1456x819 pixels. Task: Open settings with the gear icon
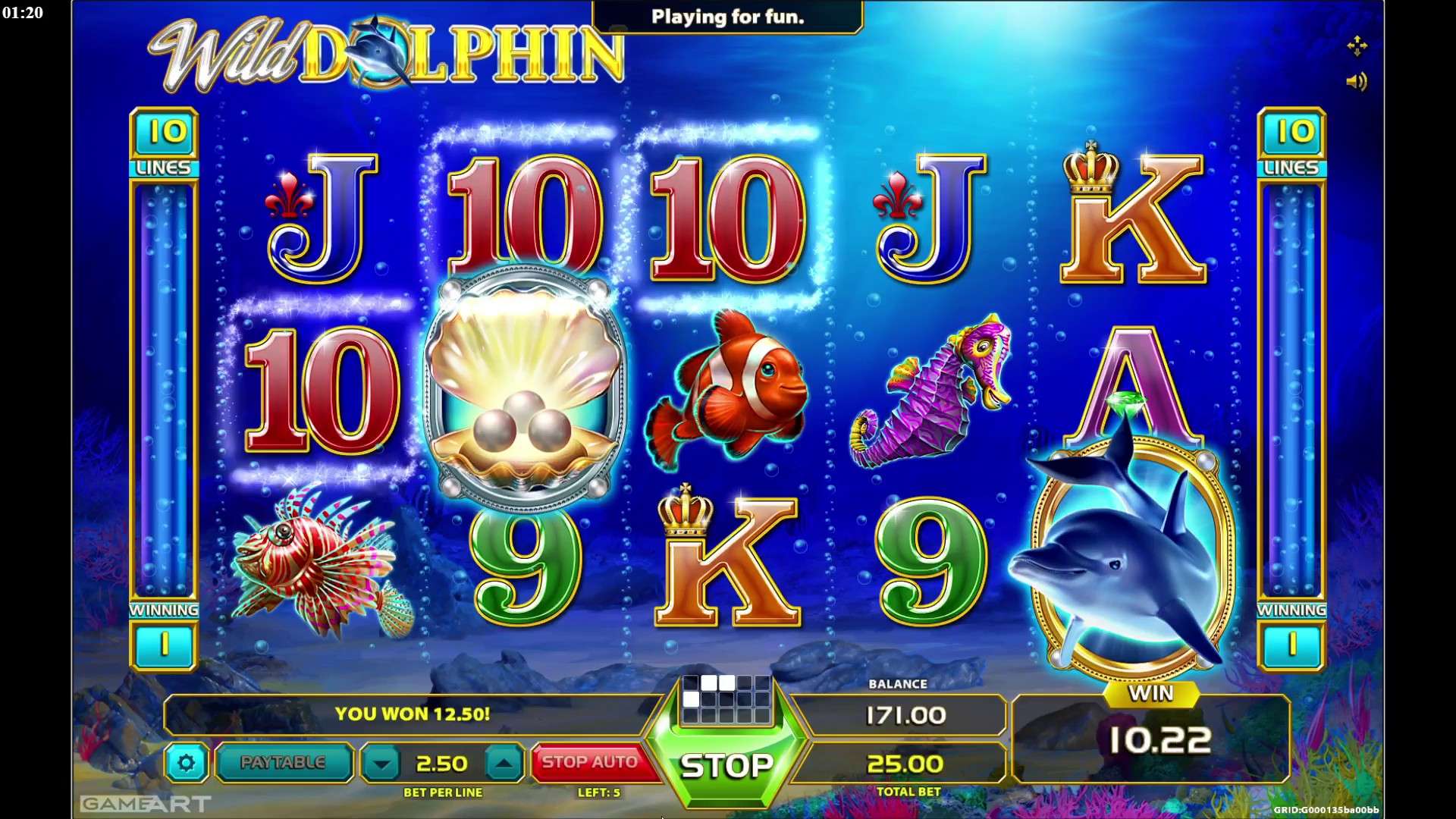coord(187,763)
